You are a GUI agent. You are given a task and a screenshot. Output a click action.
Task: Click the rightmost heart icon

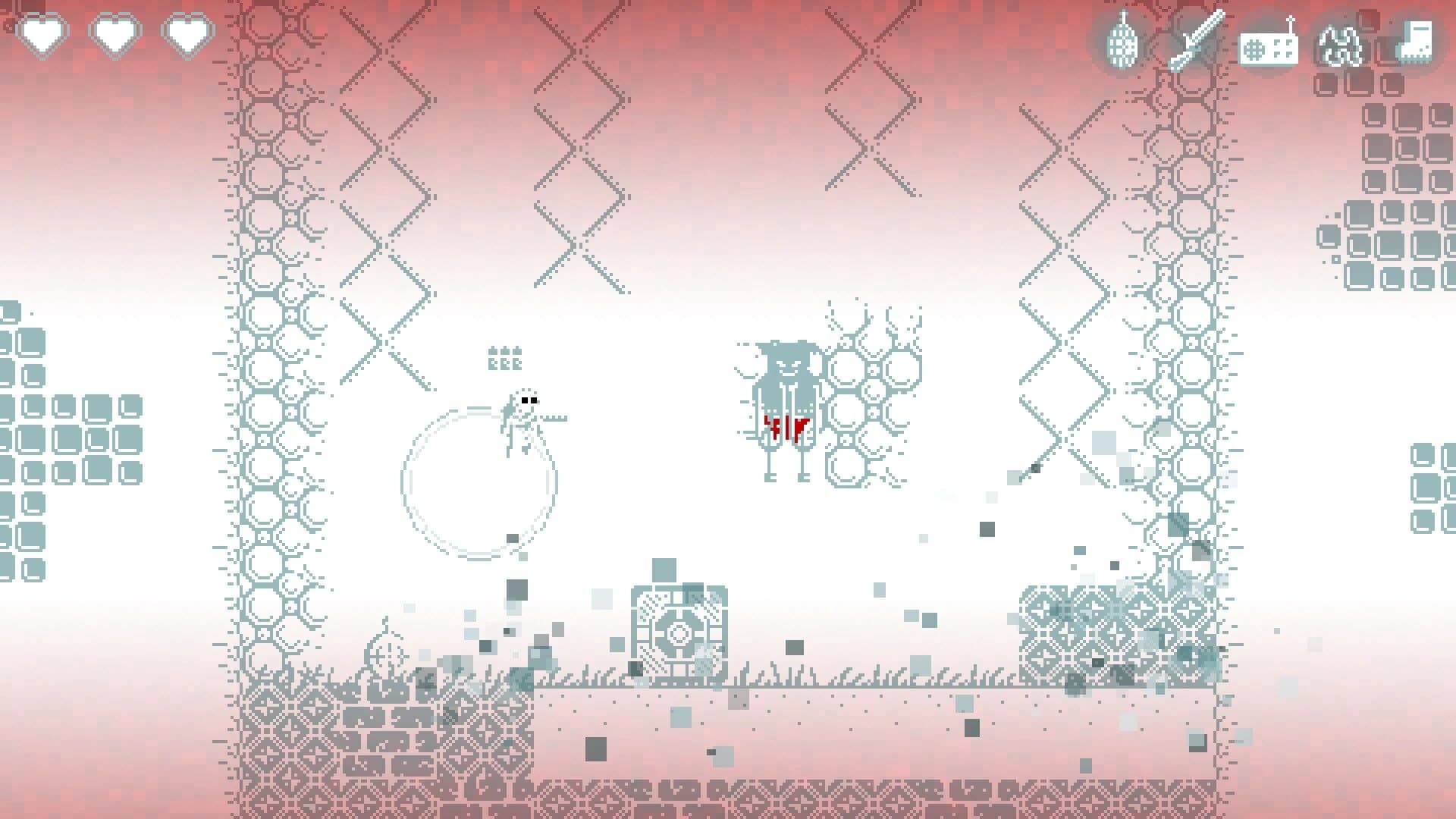click(x=190, y=34)
